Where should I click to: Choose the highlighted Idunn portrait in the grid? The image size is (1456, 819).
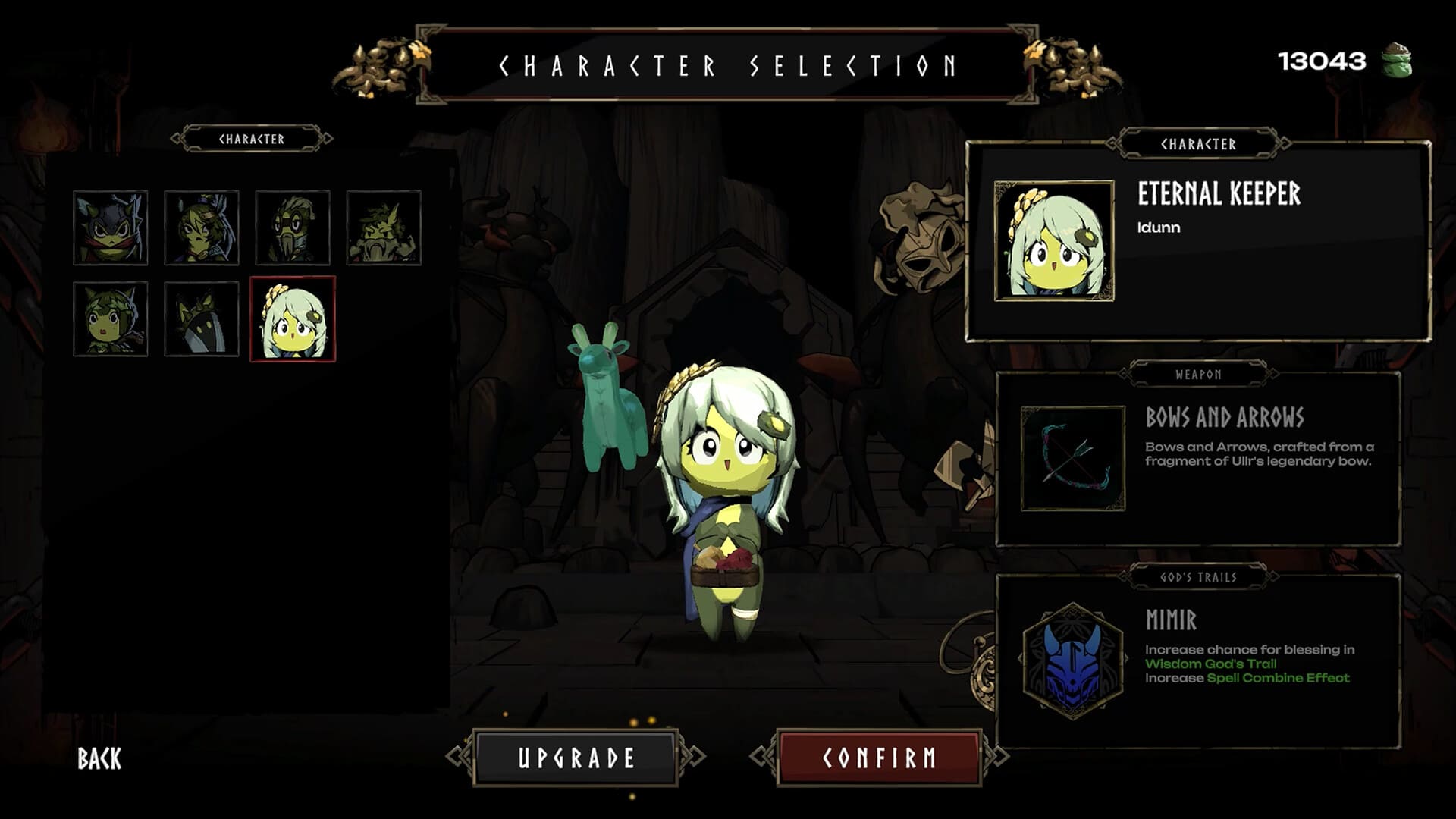tap(293, 318)
